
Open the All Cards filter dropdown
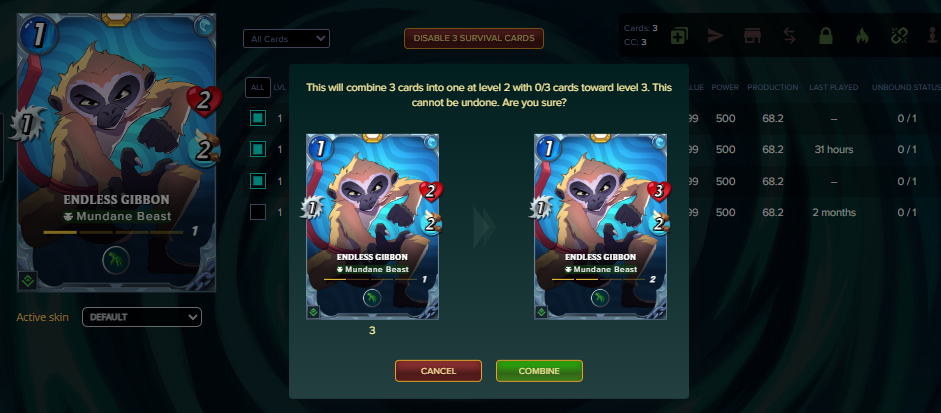pyautogui.click(x=286, y=39)
